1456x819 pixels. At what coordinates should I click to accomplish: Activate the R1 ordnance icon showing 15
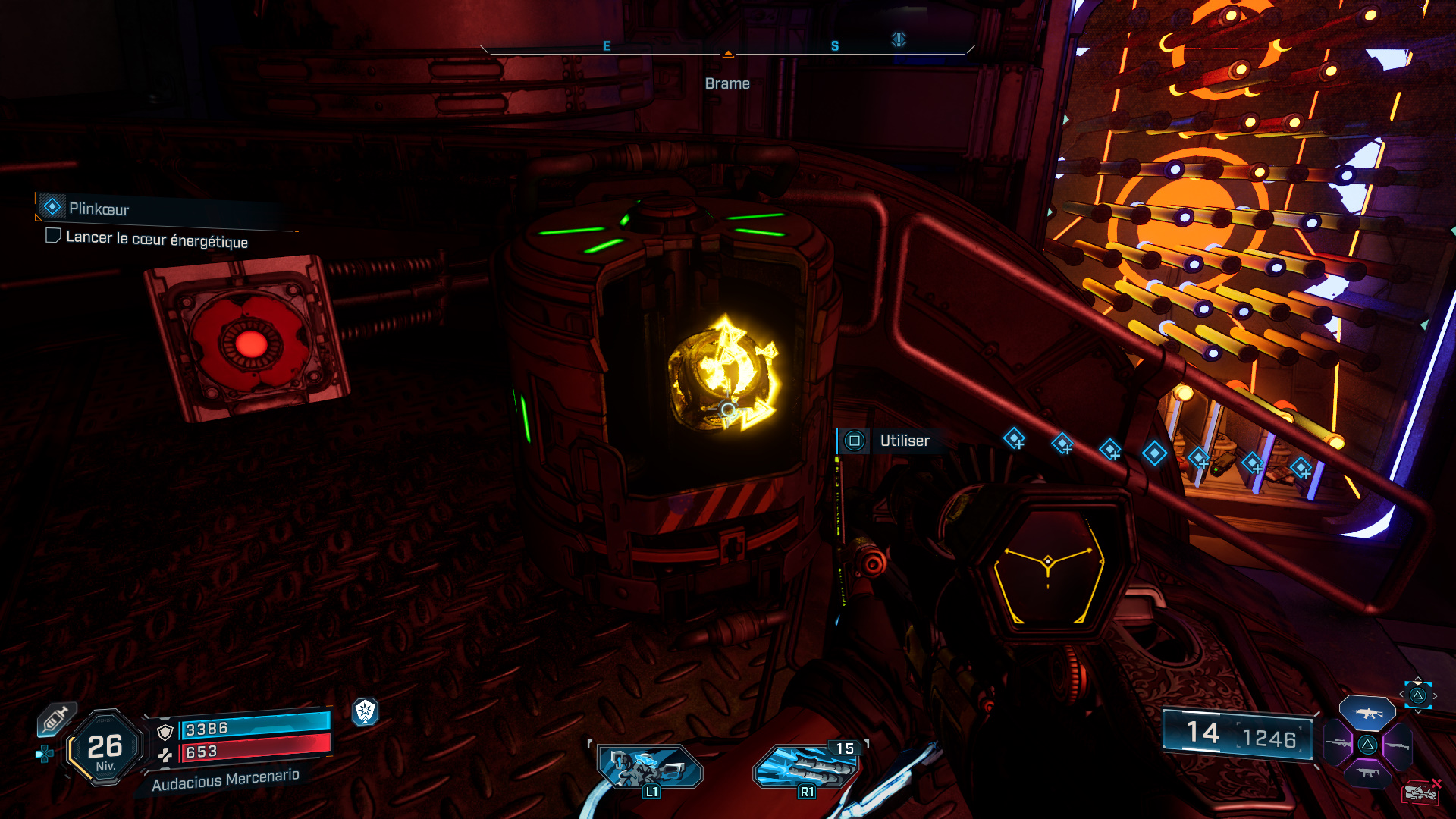[807, 767]
